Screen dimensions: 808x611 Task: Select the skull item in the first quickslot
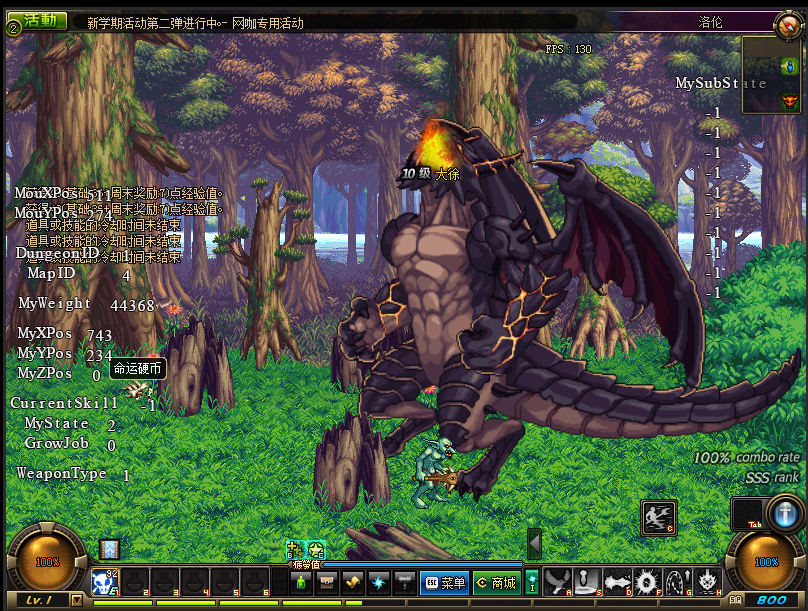(x=106, y=582)
